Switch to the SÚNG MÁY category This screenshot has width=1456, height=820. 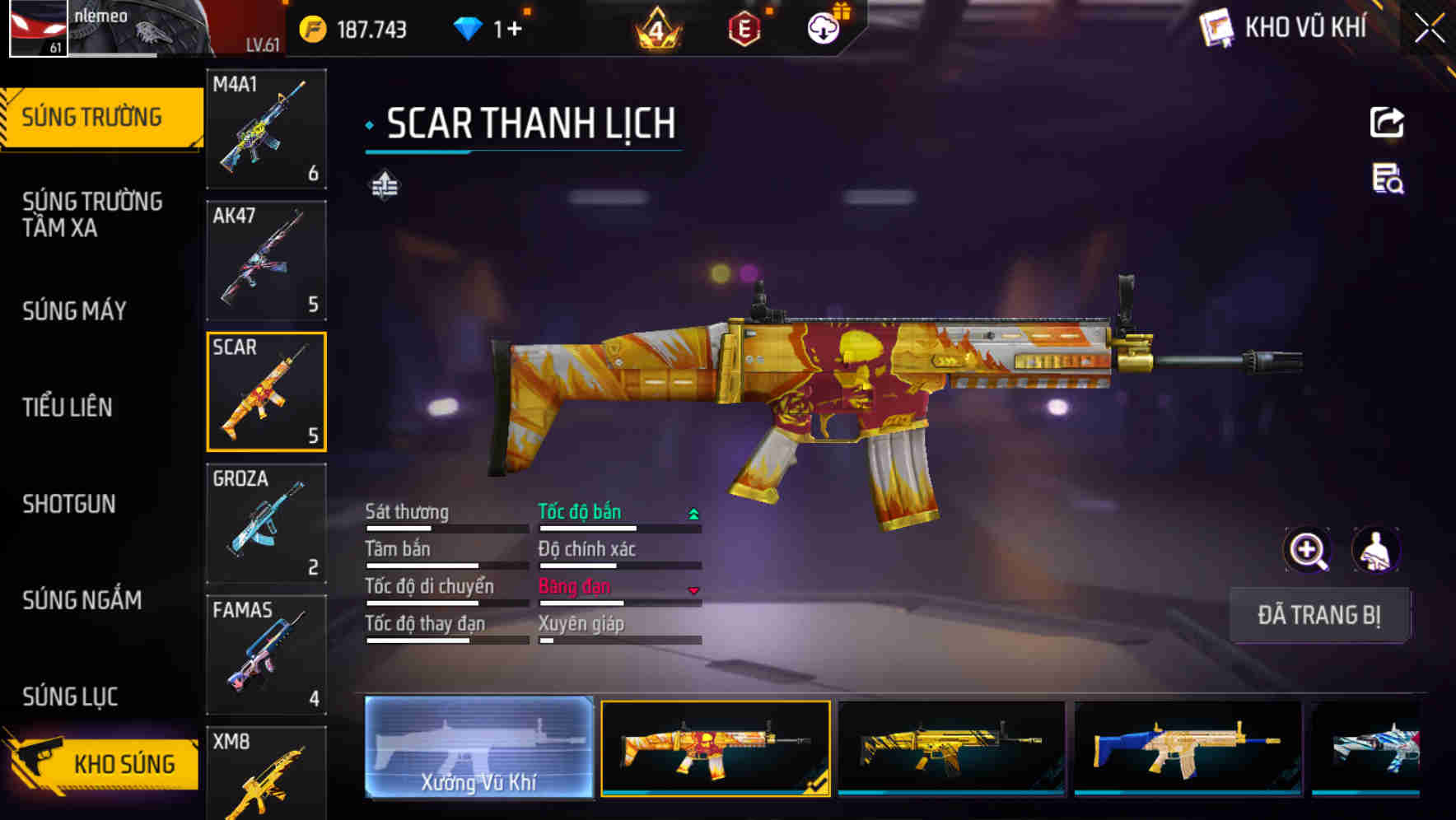73,311
